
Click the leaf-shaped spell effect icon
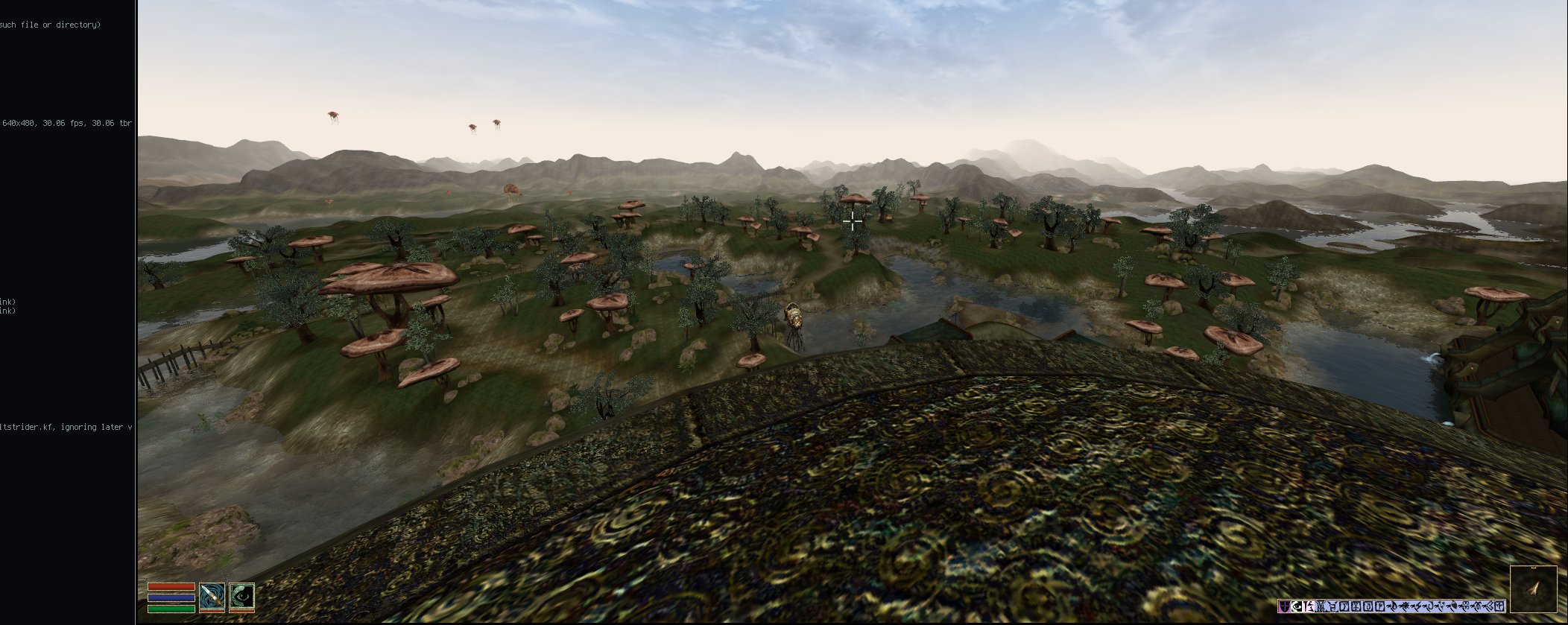coord(1455,606)
